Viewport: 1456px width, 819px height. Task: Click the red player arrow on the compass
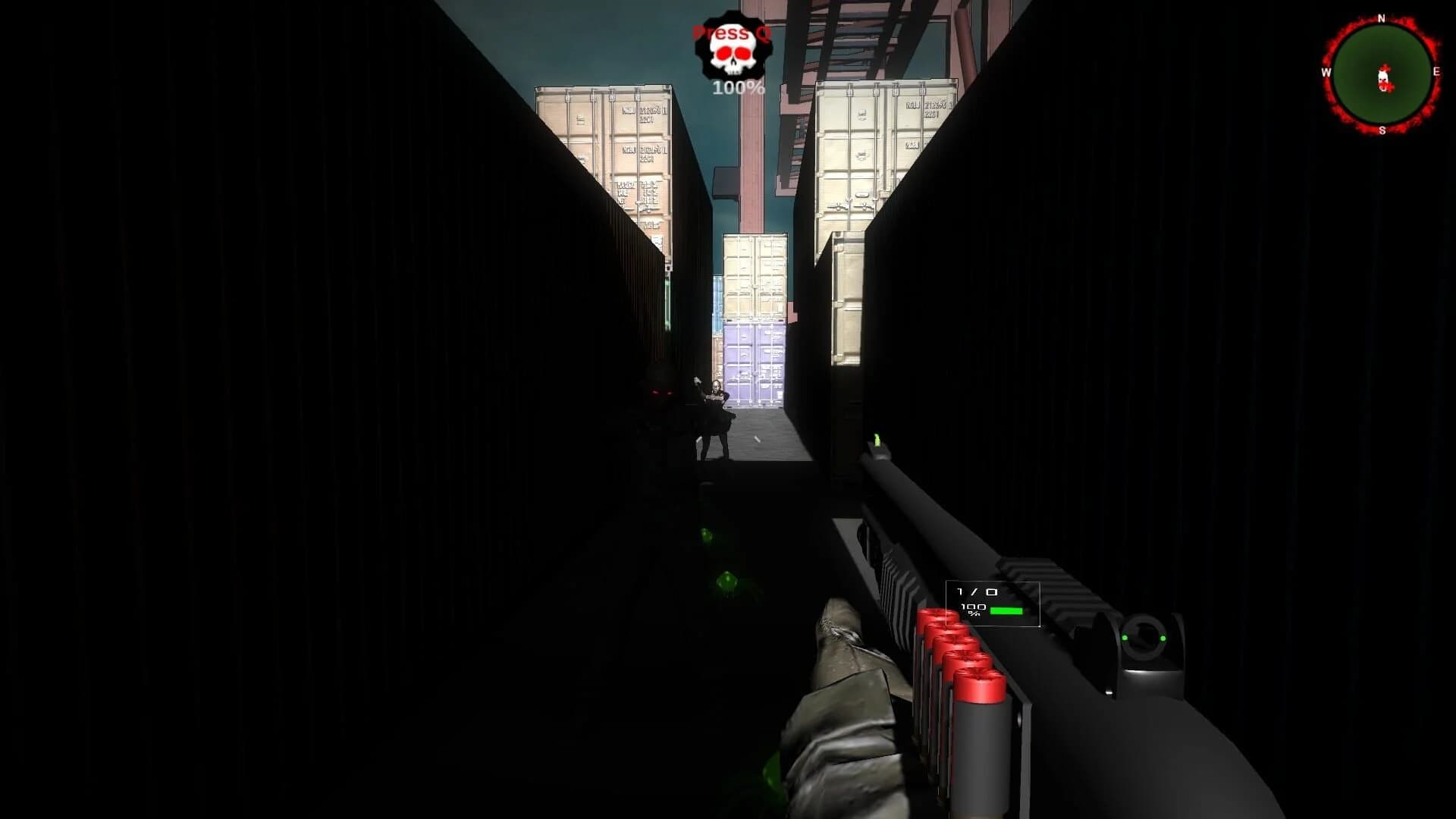1382,78
